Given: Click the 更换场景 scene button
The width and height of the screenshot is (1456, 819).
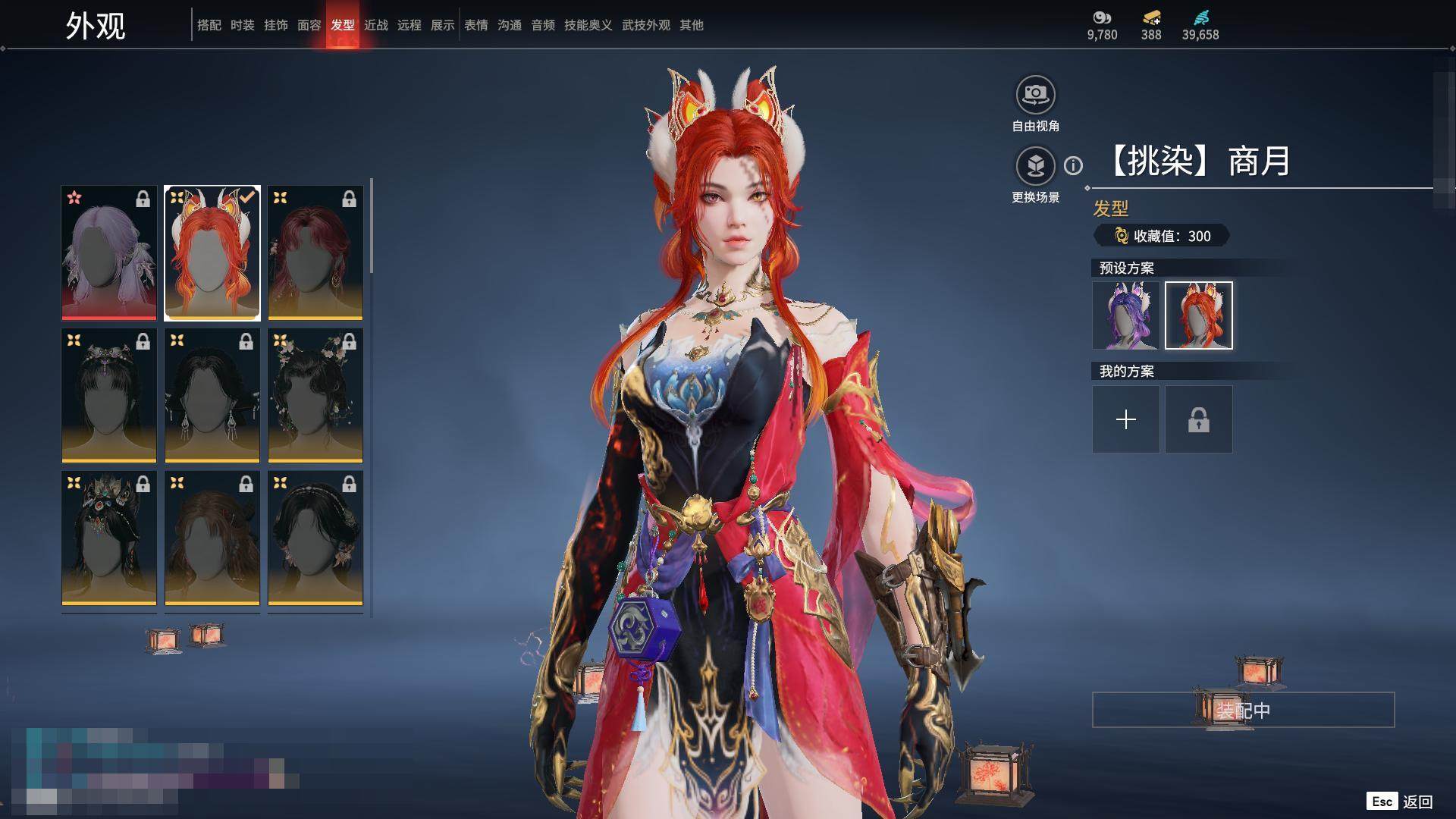Looking at the screenshot, I should [1035, 166].
